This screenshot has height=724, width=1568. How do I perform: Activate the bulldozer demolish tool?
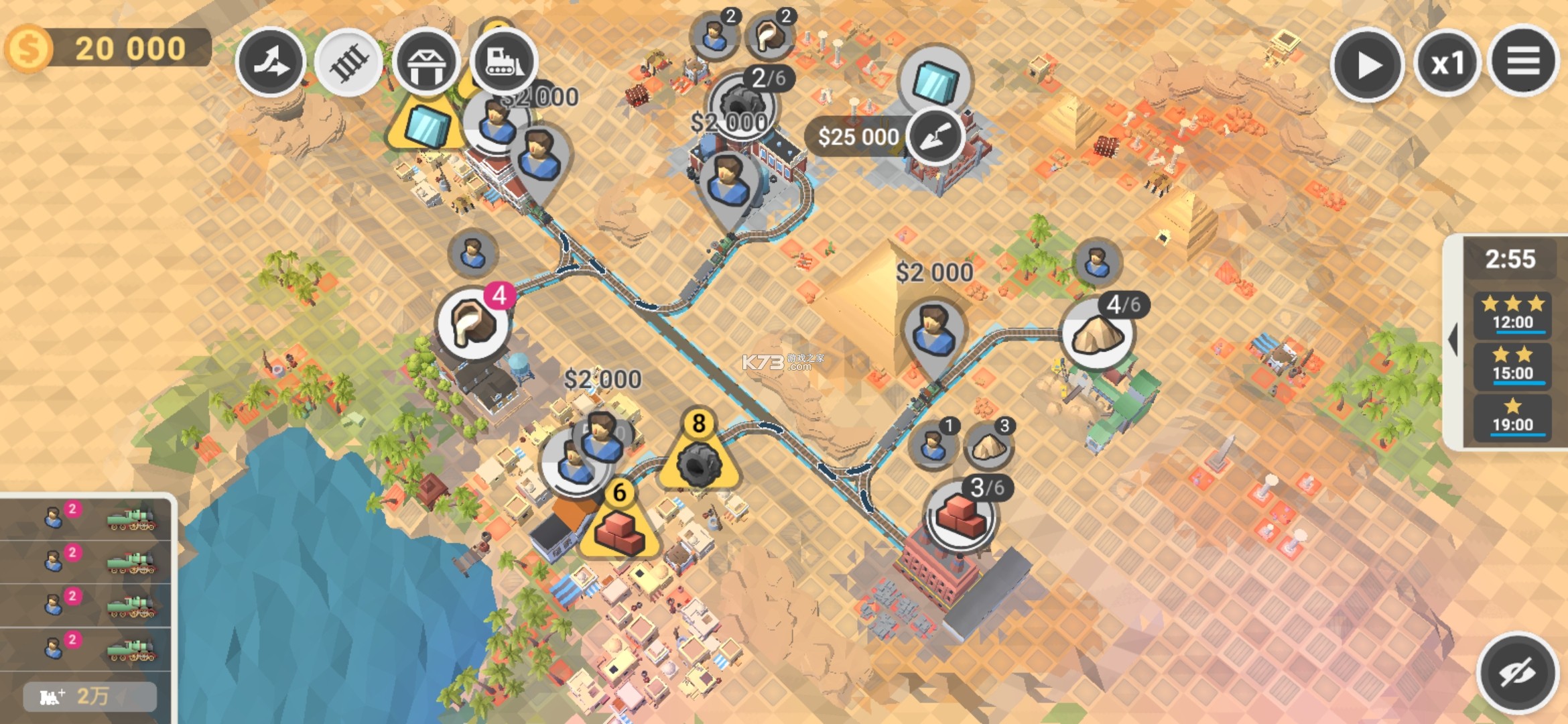pos(504,62)
